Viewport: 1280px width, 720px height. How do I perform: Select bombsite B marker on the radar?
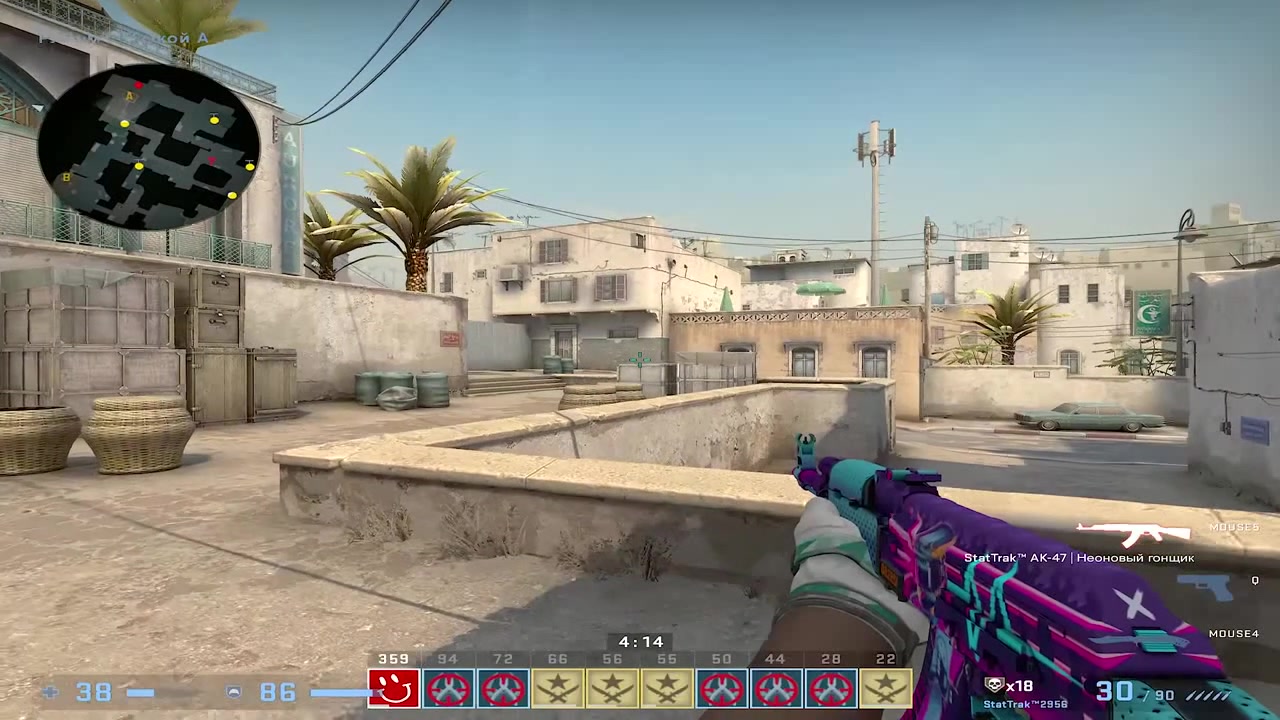(x=67, y=178)
